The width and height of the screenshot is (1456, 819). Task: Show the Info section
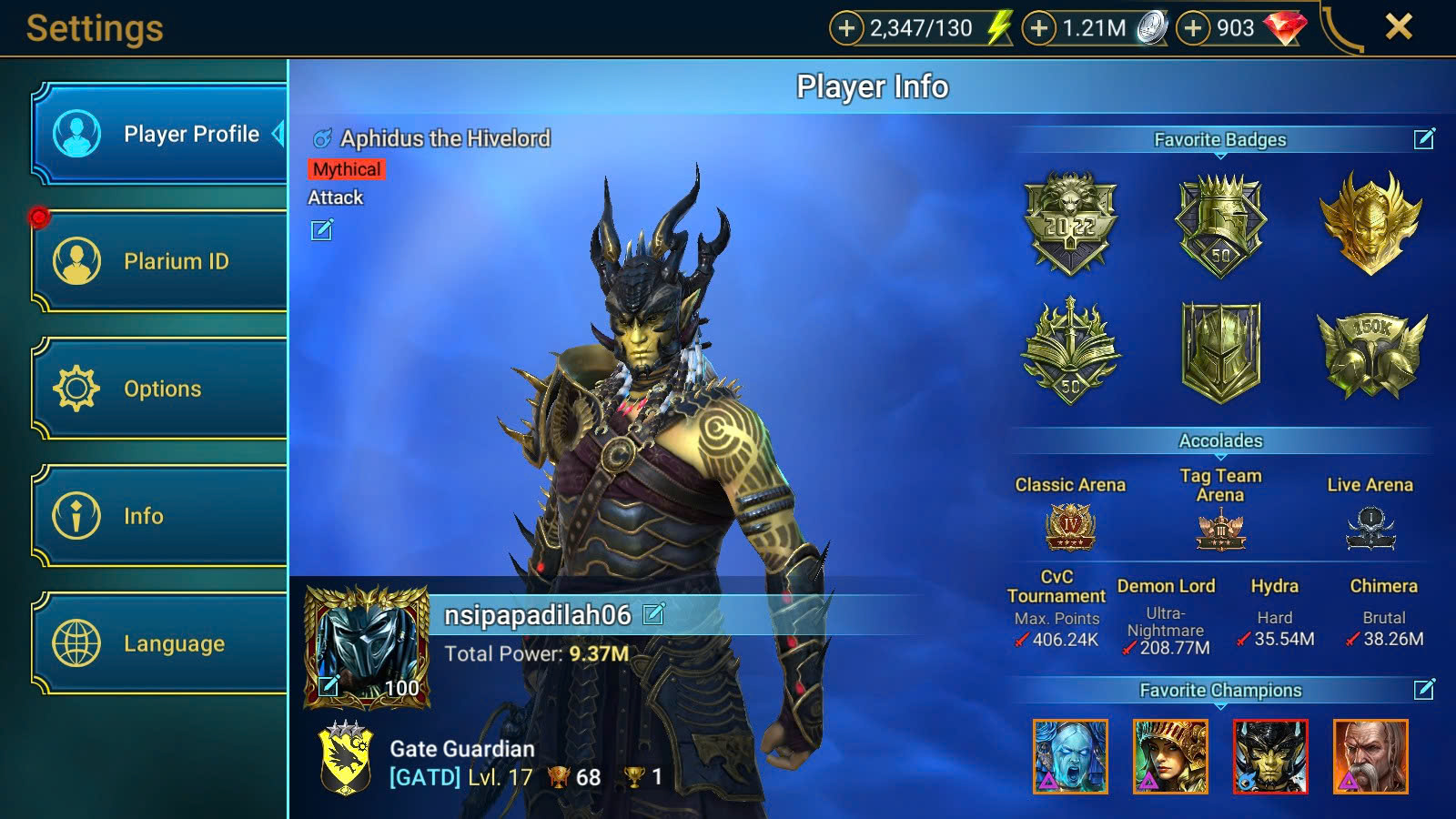tap(160, 516)
